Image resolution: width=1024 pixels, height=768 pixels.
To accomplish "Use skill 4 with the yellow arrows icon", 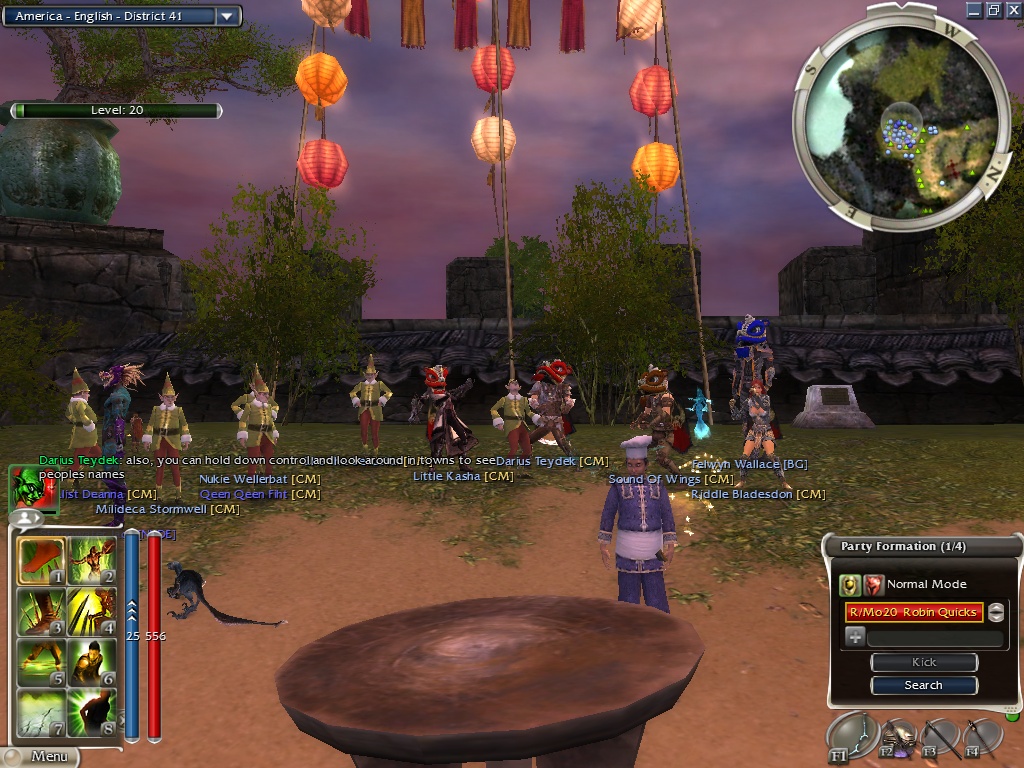I will (x=92, y=612).
